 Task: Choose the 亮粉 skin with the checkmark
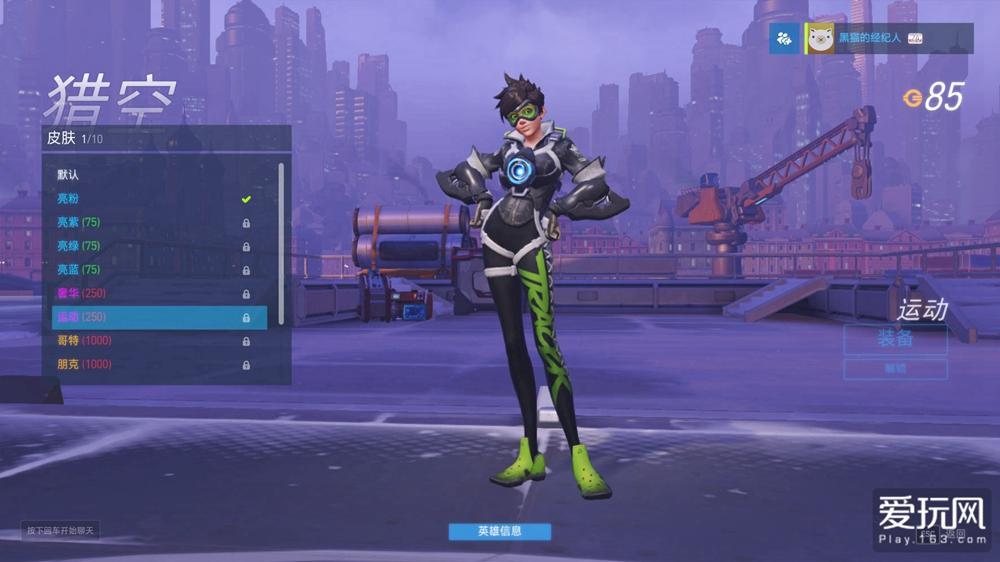coord(150,198)
